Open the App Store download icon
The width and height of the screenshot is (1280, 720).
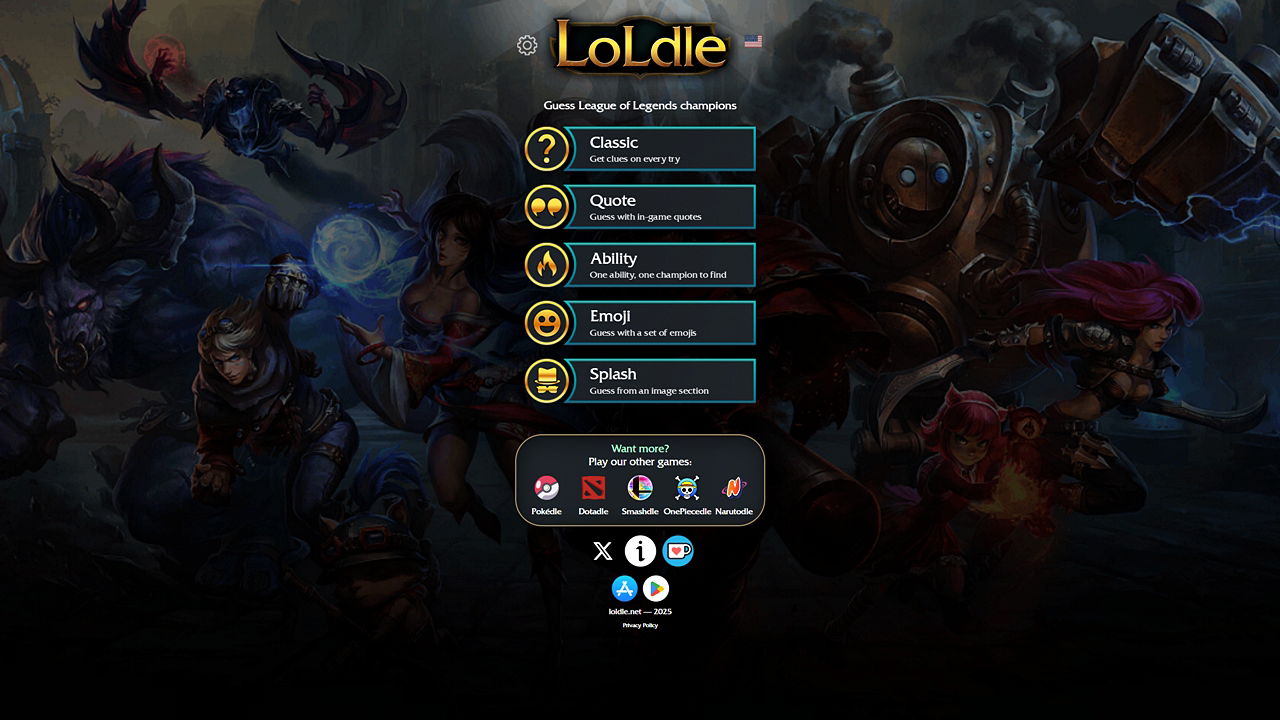point(624,588)
